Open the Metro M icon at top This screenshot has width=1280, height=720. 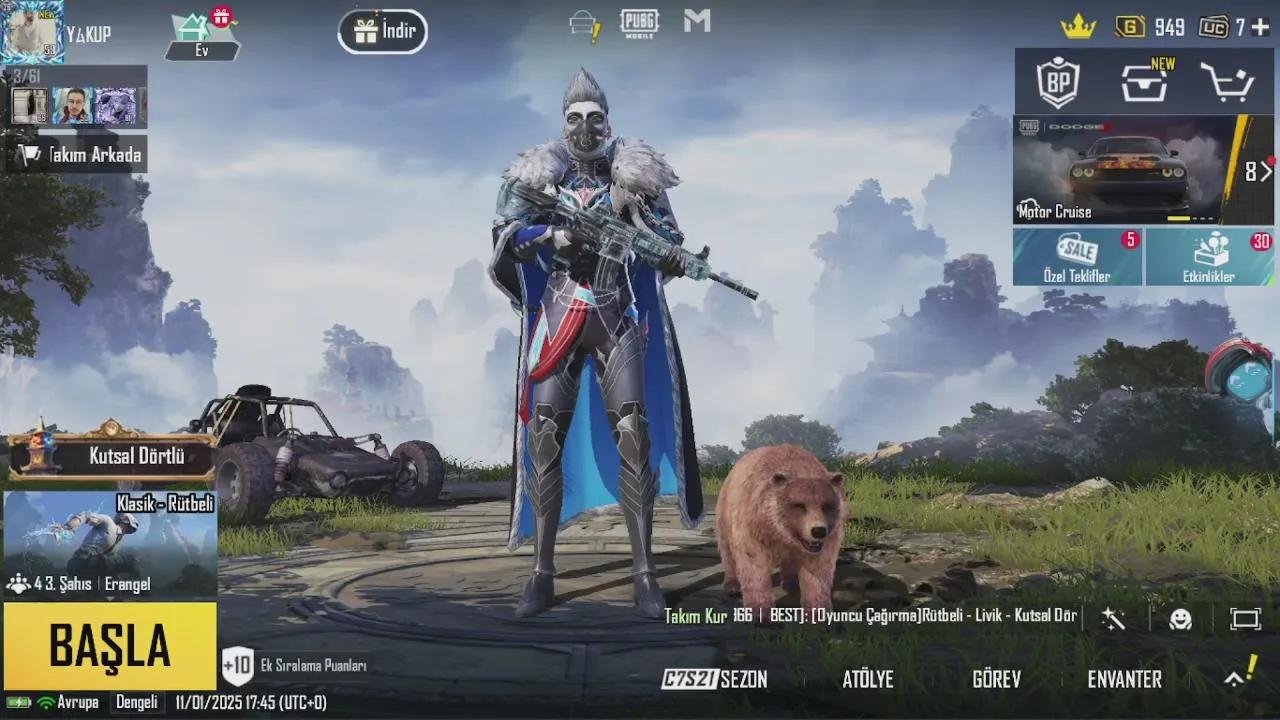click(696, 22)
